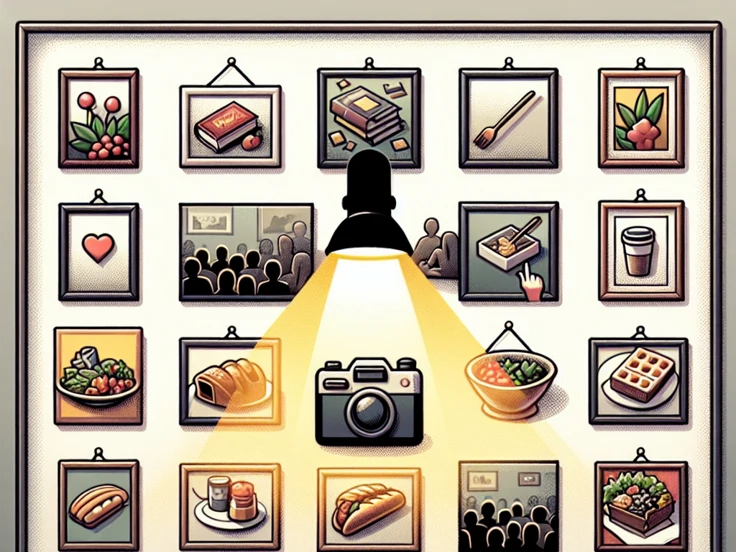Choose the fork picture frame
736x552 pixels.
506,117
